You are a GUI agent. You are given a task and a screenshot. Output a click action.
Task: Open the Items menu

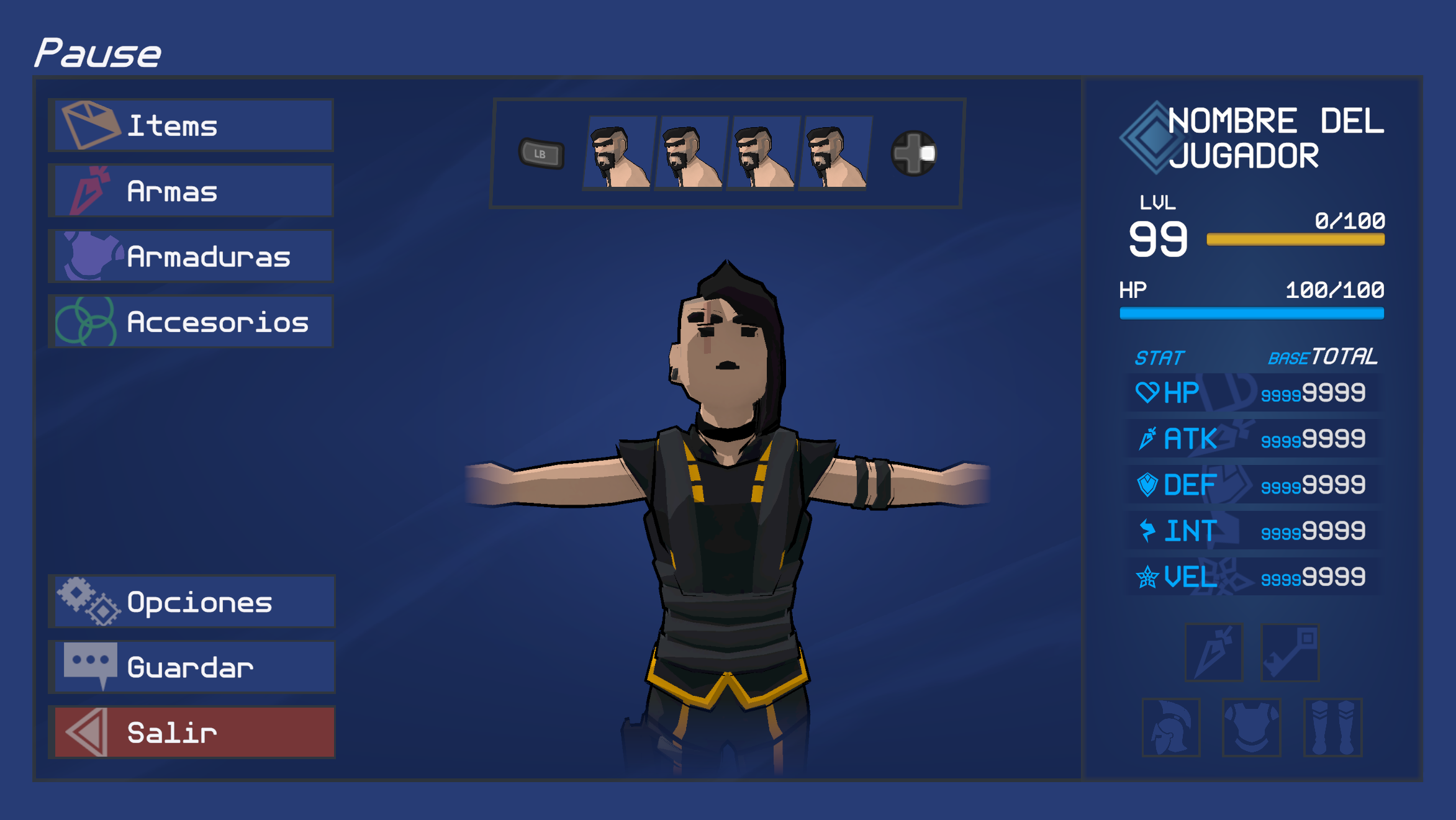click(191, 125)
